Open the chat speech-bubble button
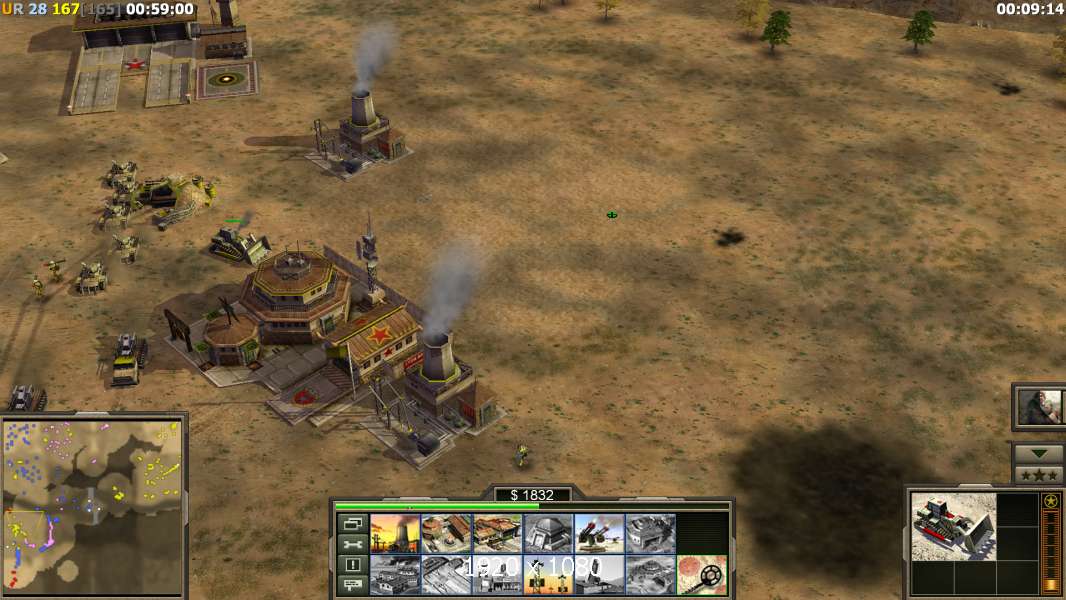The image size is (1066, 600). tap(351, 586)
